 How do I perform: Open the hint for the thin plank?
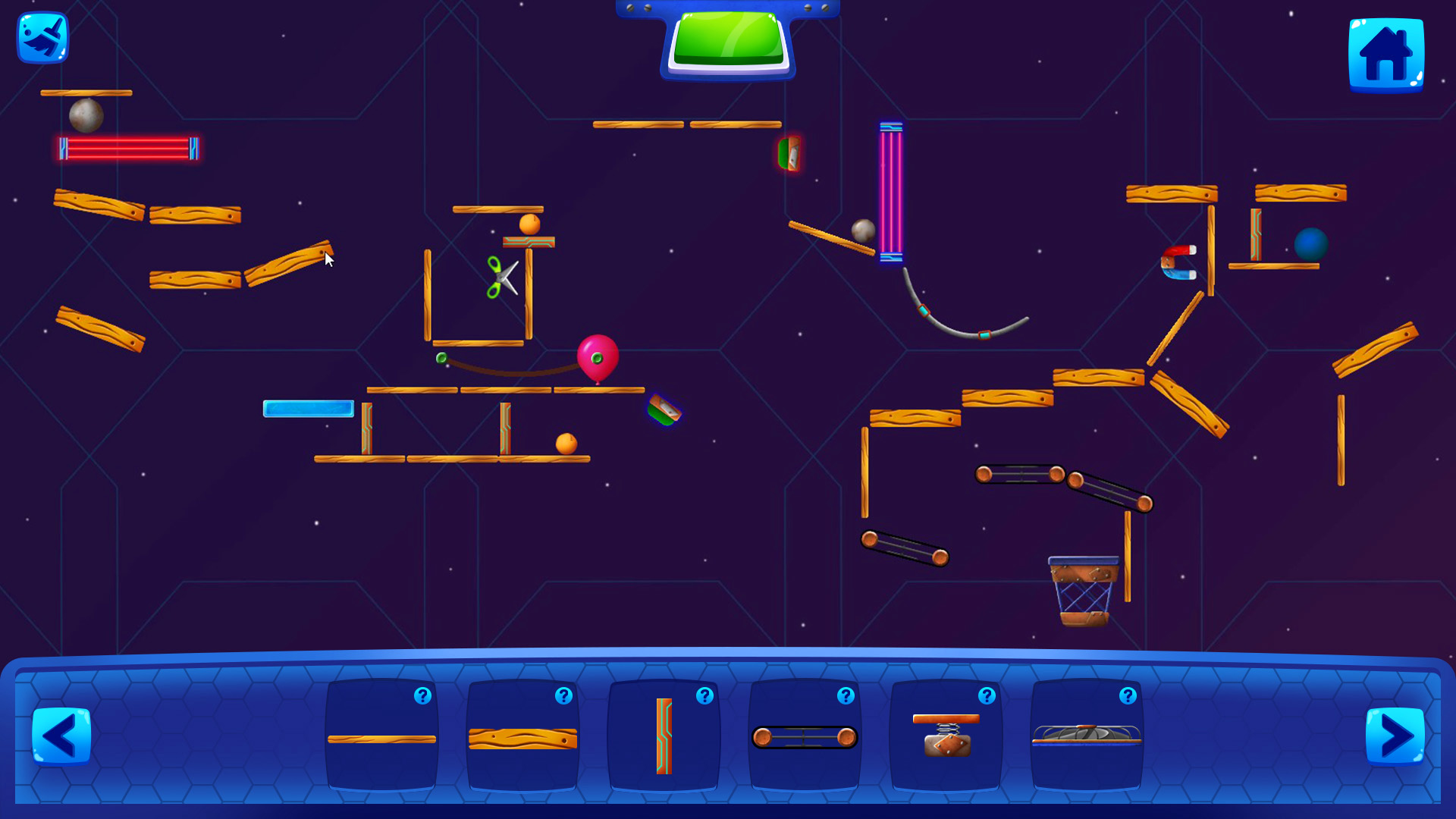coord(423,695)
